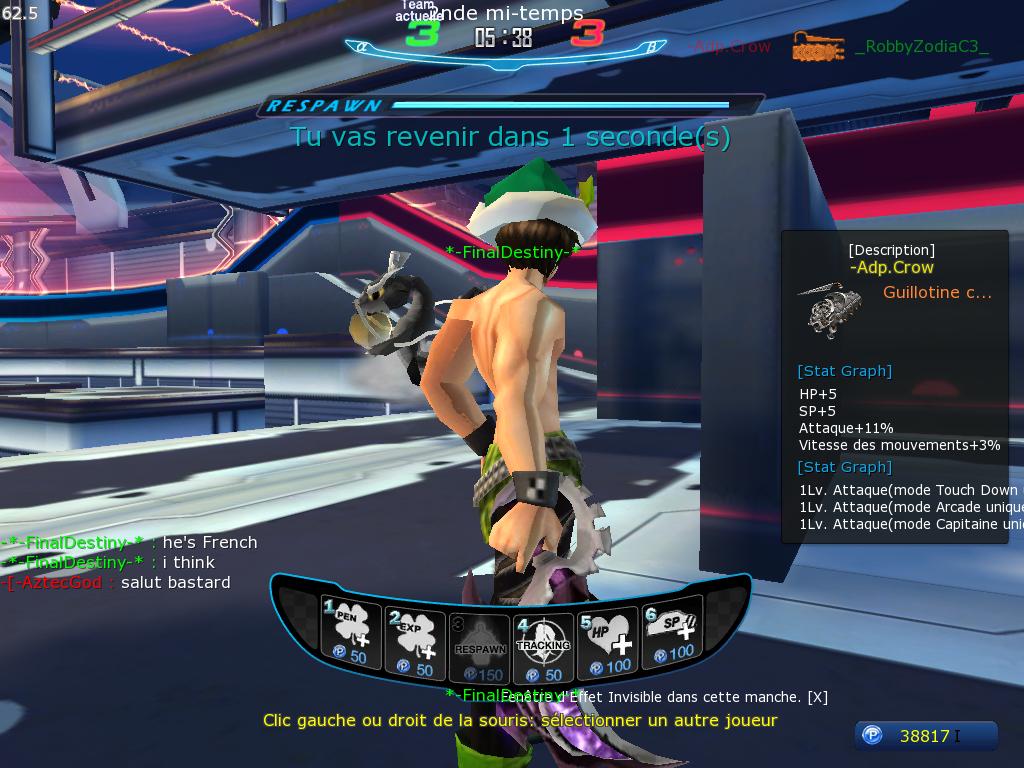The width and height of the screenshot is (1024, 768).
Task: Select _RobbyZodiaC3_ in the kill feed
Action: (x=921, y=46)
